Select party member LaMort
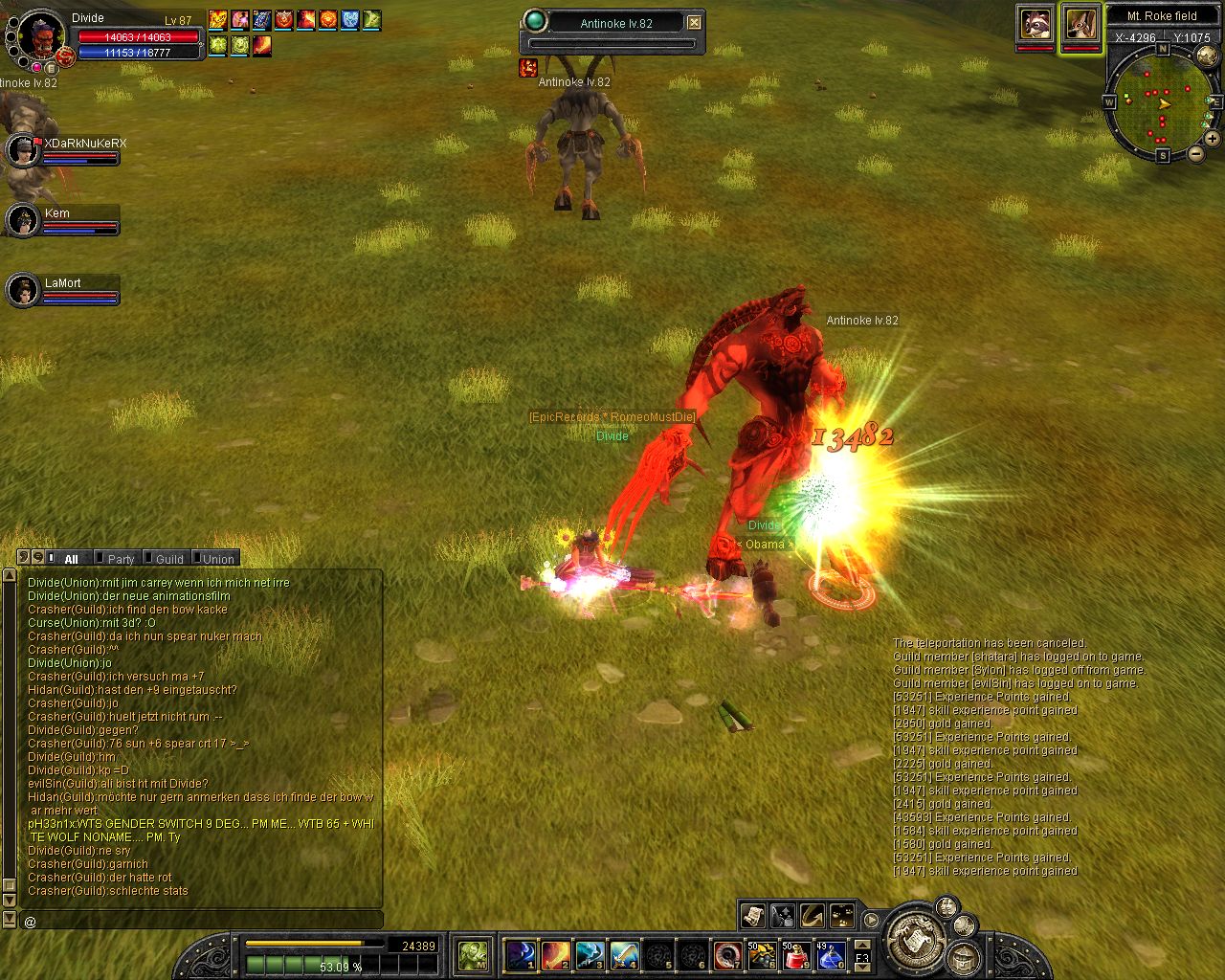 click(22, 290)
